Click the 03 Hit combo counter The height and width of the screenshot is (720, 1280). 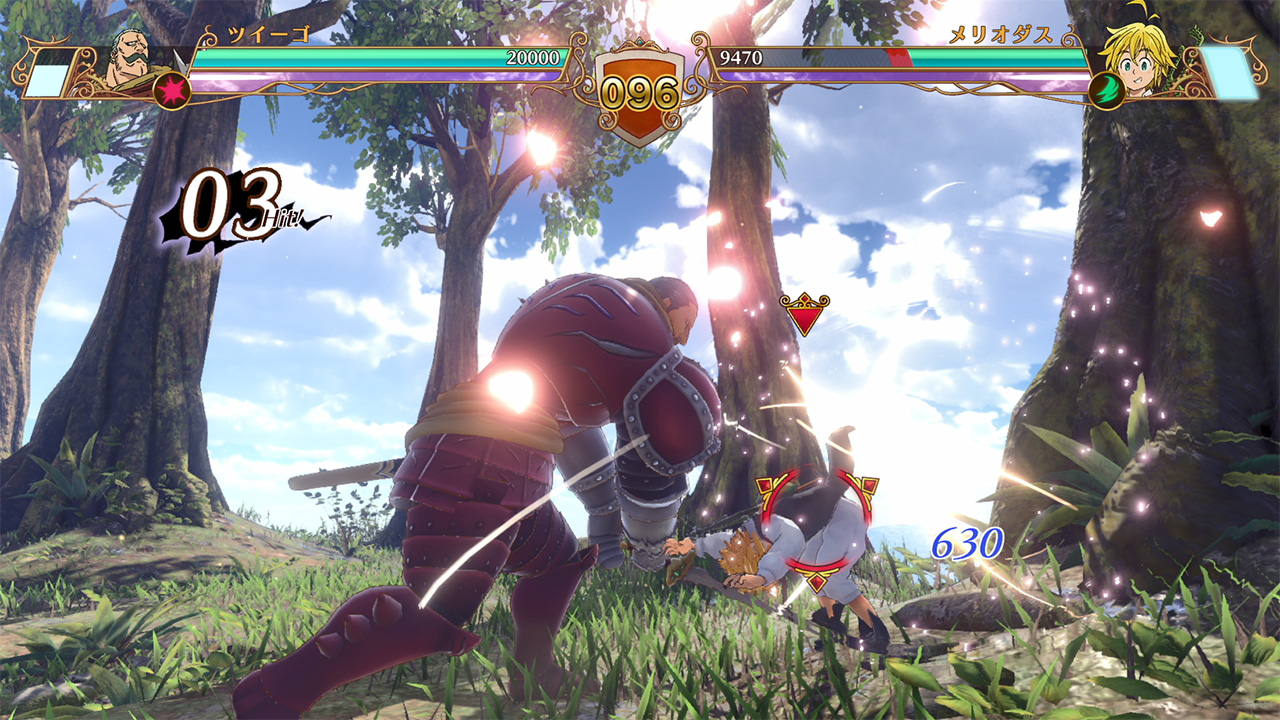tap(228, 205)
